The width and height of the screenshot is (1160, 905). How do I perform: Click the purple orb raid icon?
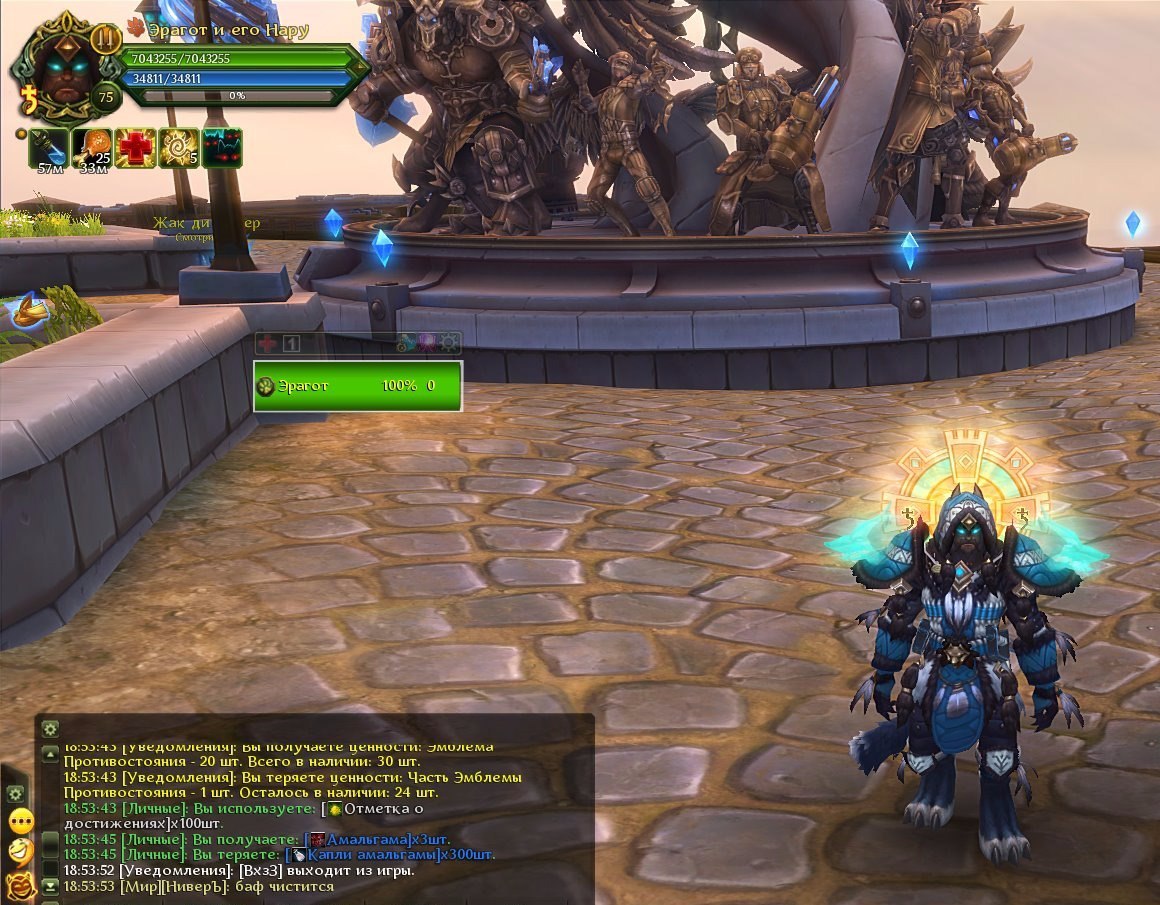coord(429,342)
